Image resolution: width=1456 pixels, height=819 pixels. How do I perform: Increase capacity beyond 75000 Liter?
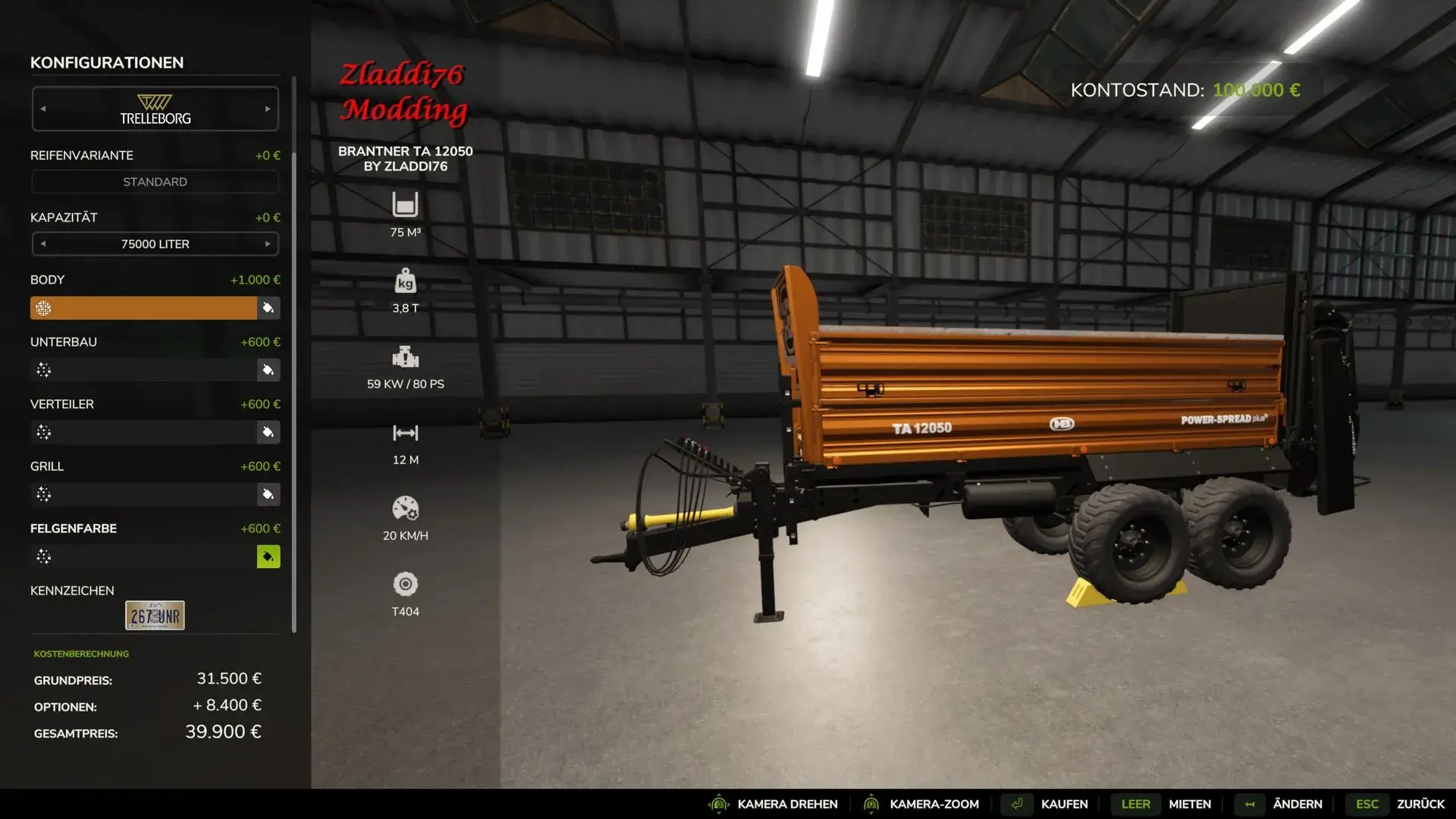[x=268, y=244]
